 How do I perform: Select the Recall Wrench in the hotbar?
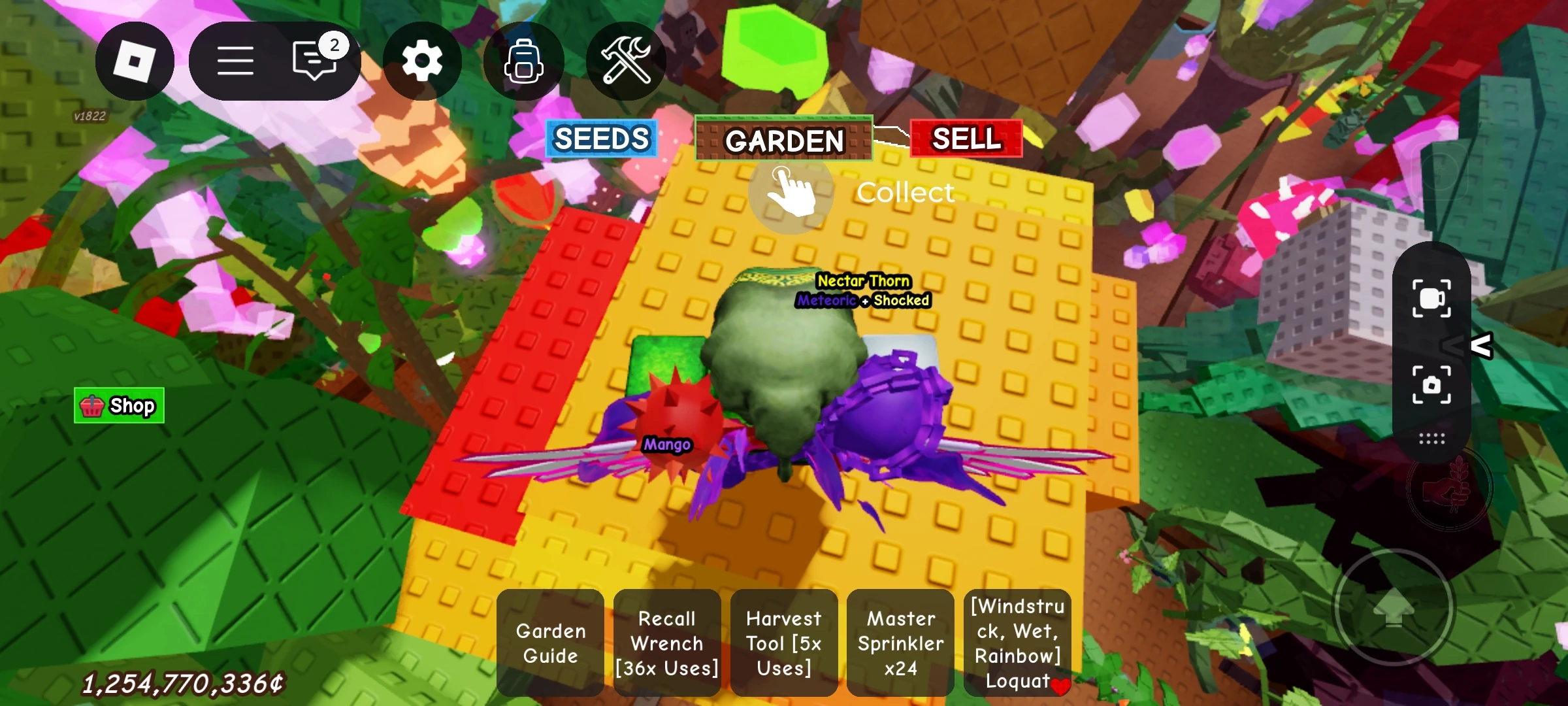(667, 643)
